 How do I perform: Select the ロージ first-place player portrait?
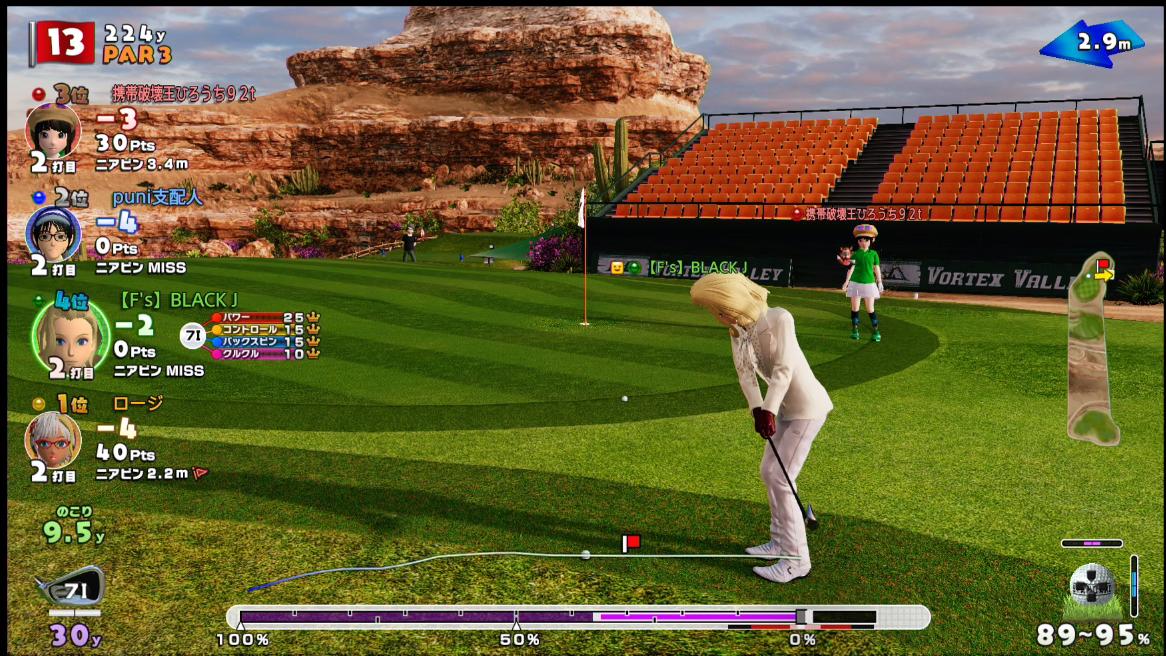point(52,440)
